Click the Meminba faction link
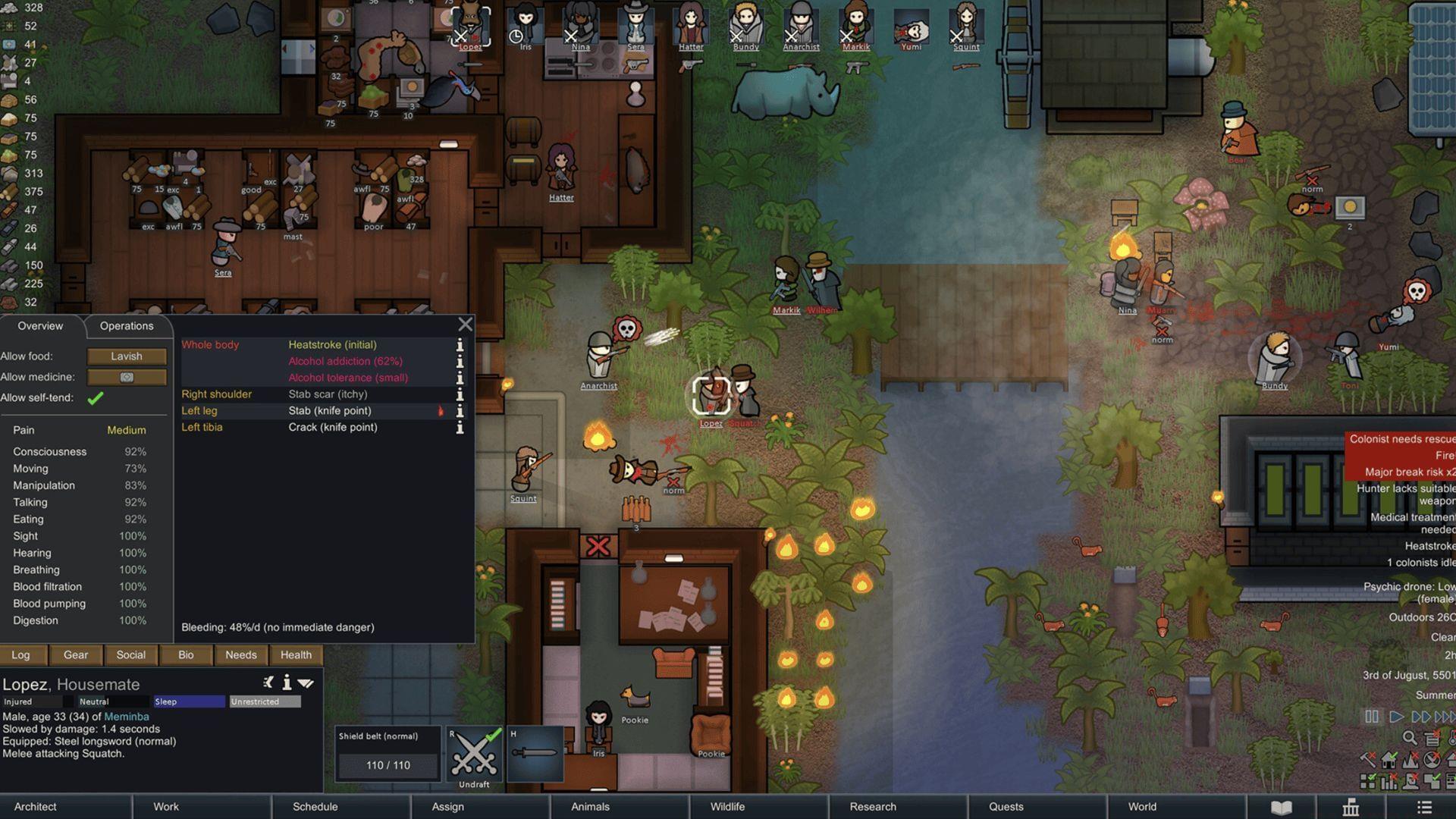The height and width of the screenshot is (819, 1456). coord(127,716)
